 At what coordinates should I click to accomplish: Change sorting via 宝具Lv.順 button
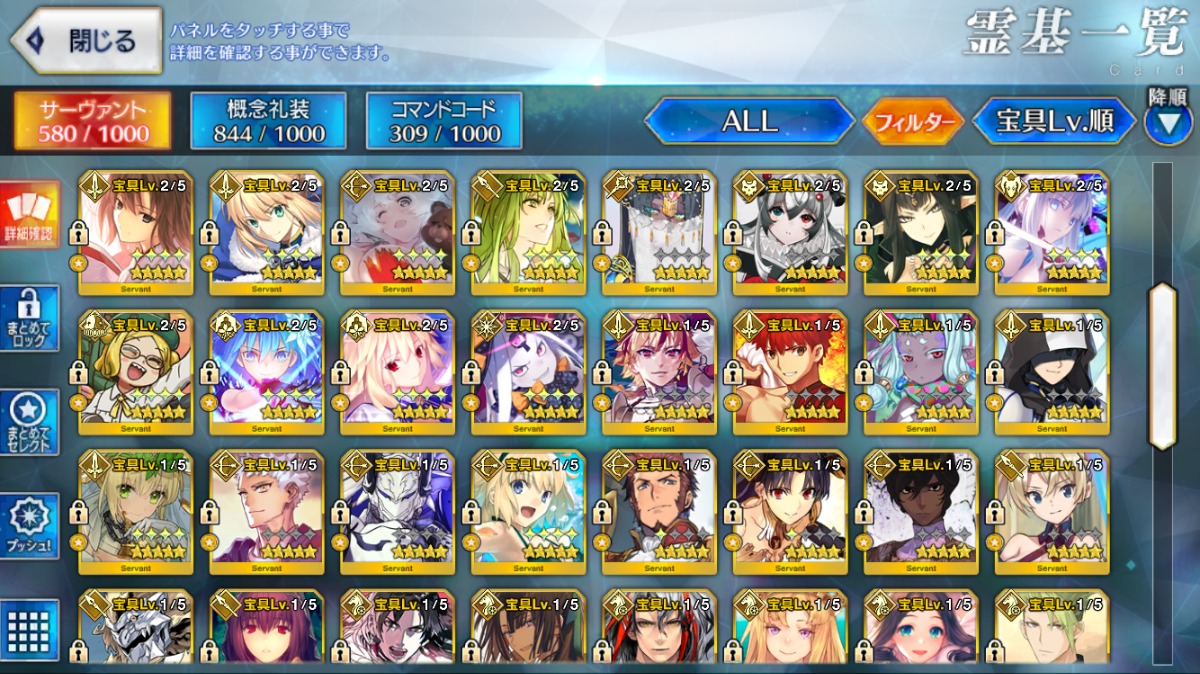coord(1054,121)
